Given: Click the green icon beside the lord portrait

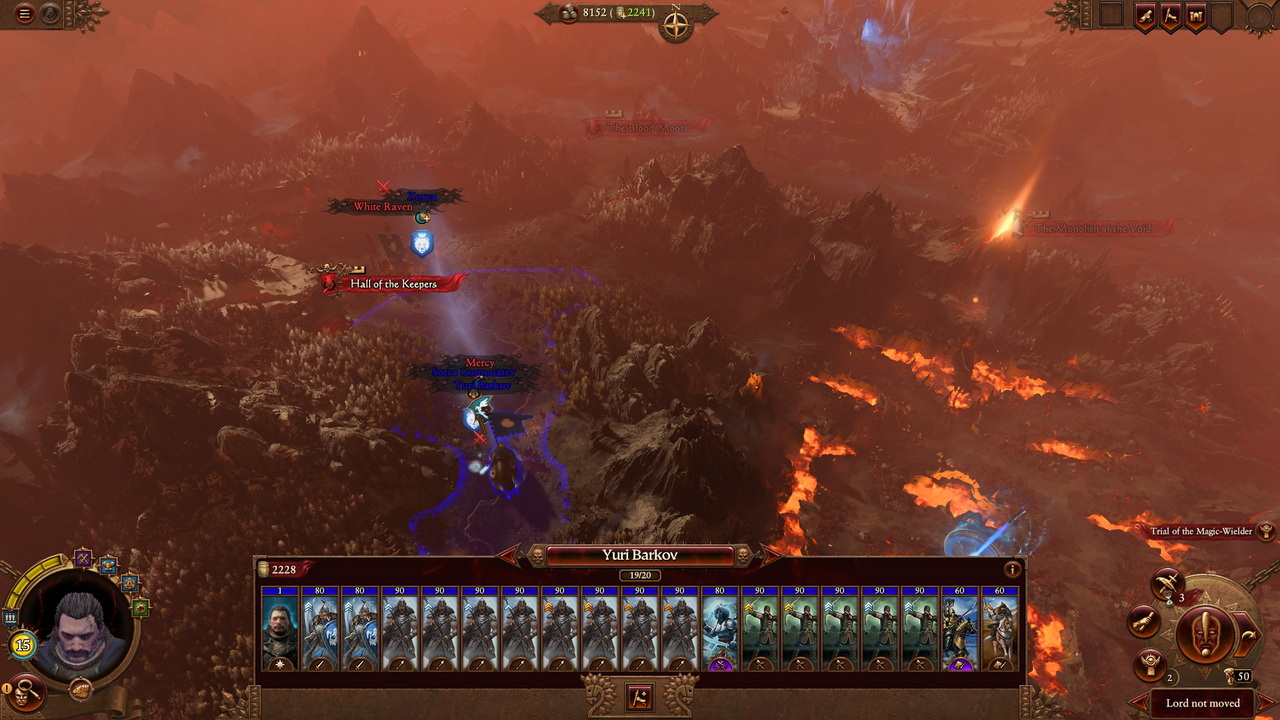Looking at the screenshot, I should tap(140, 606).
